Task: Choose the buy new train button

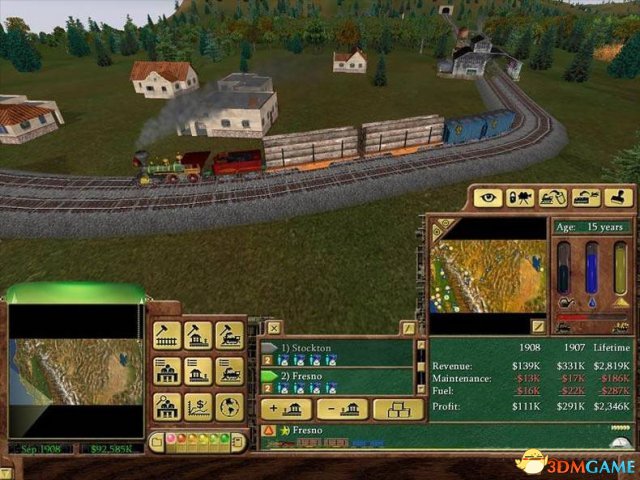Action: [x=229, y=336]
